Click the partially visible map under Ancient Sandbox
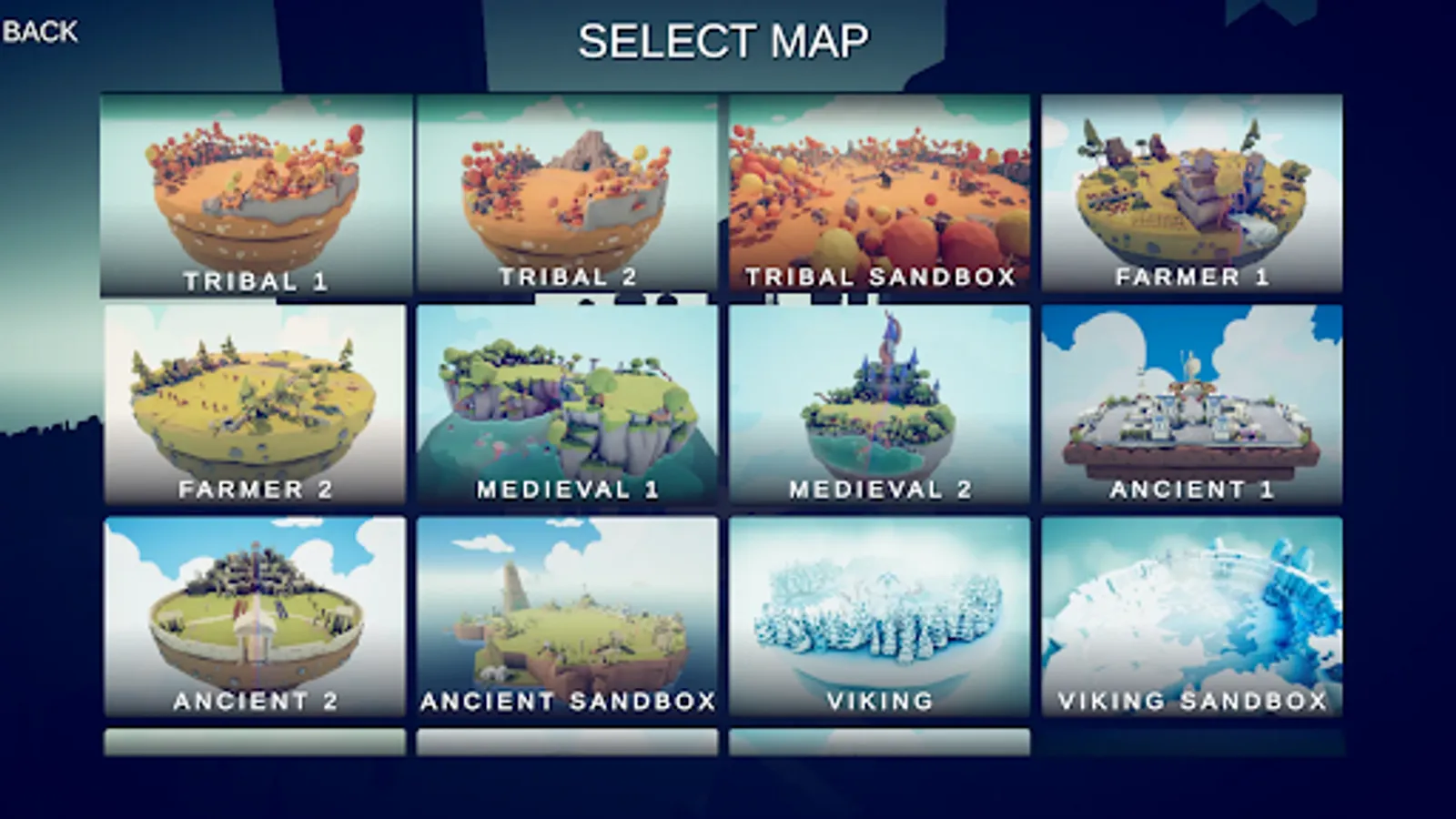The image size is (1456, 819). 571,739
